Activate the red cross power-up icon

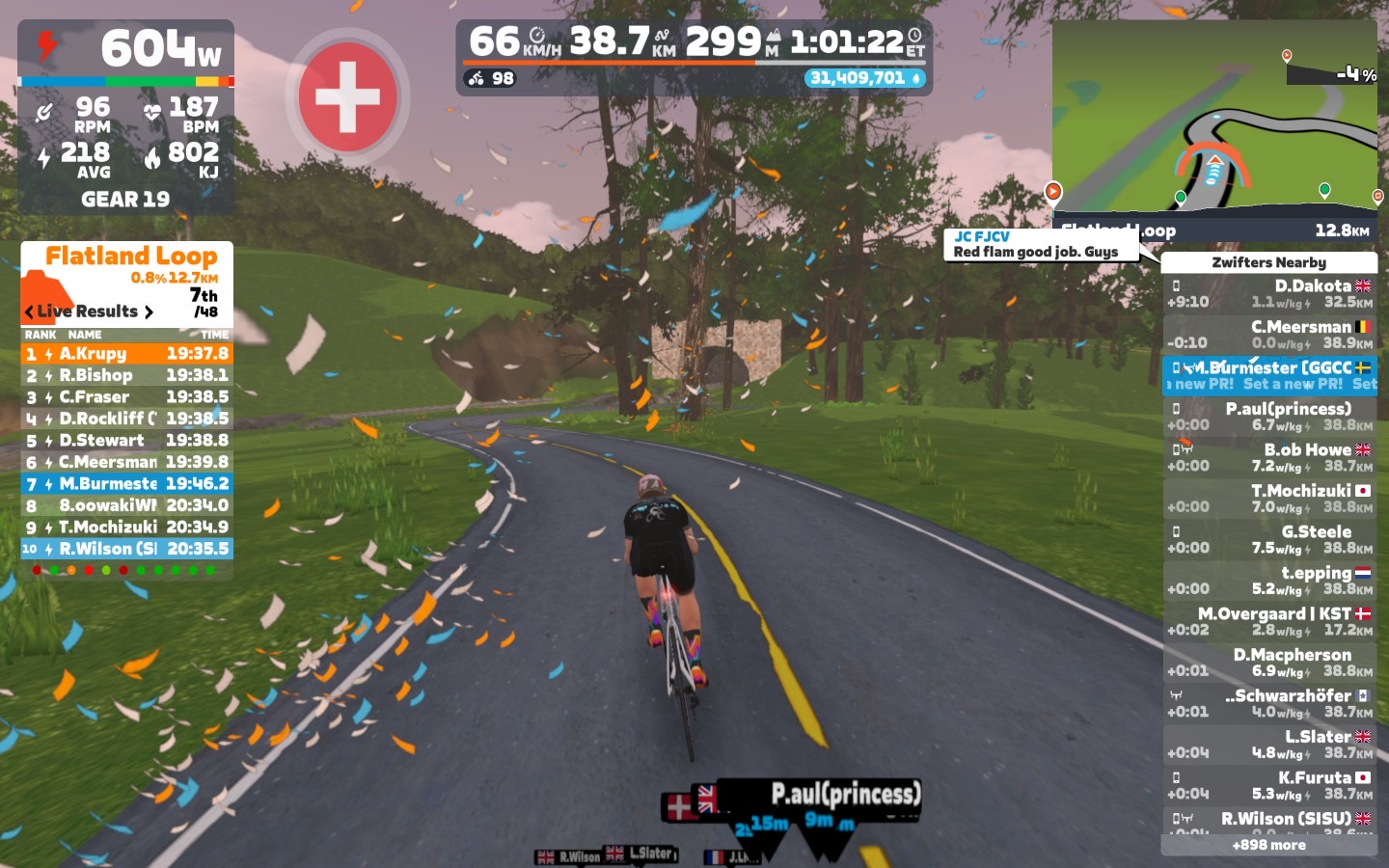click(347, 96)
